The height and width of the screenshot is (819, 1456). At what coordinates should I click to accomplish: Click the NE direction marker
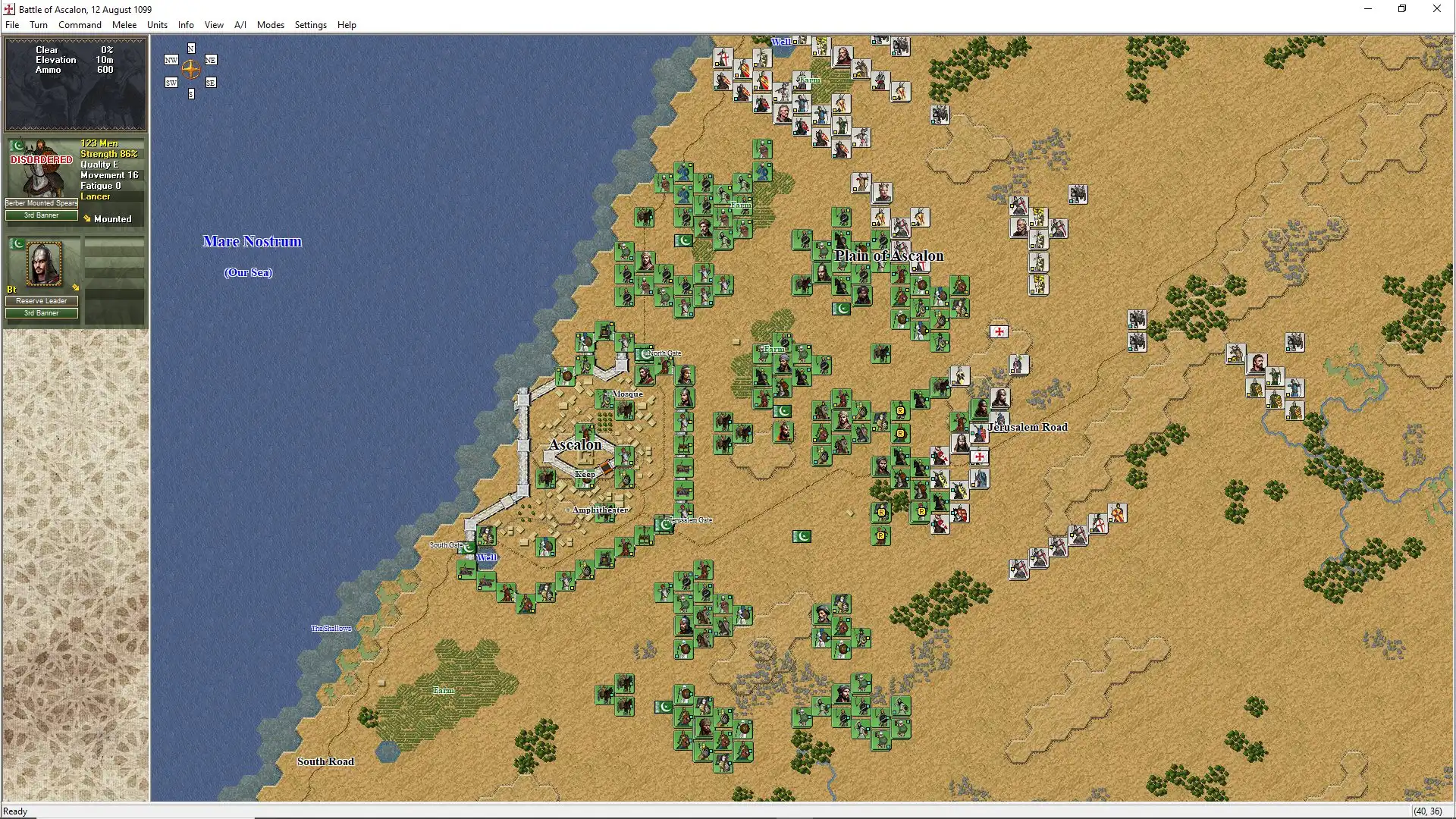click(211, 60)
